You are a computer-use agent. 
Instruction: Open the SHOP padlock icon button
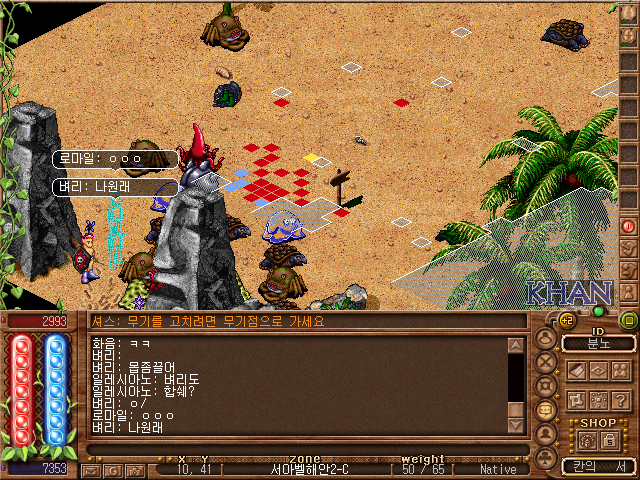(609, 440)
